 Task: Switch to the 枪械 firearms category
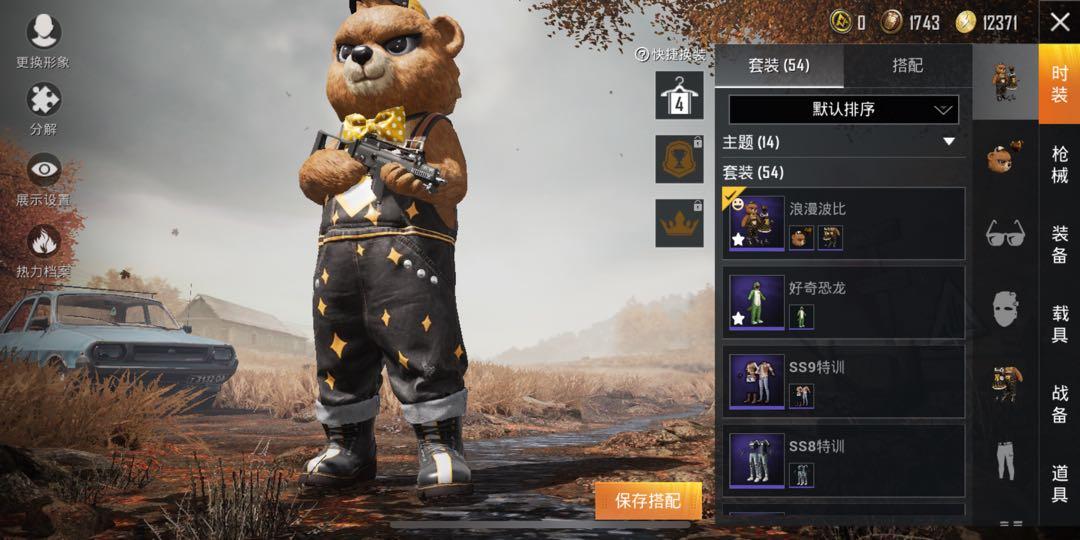[x=1059, y=165]
